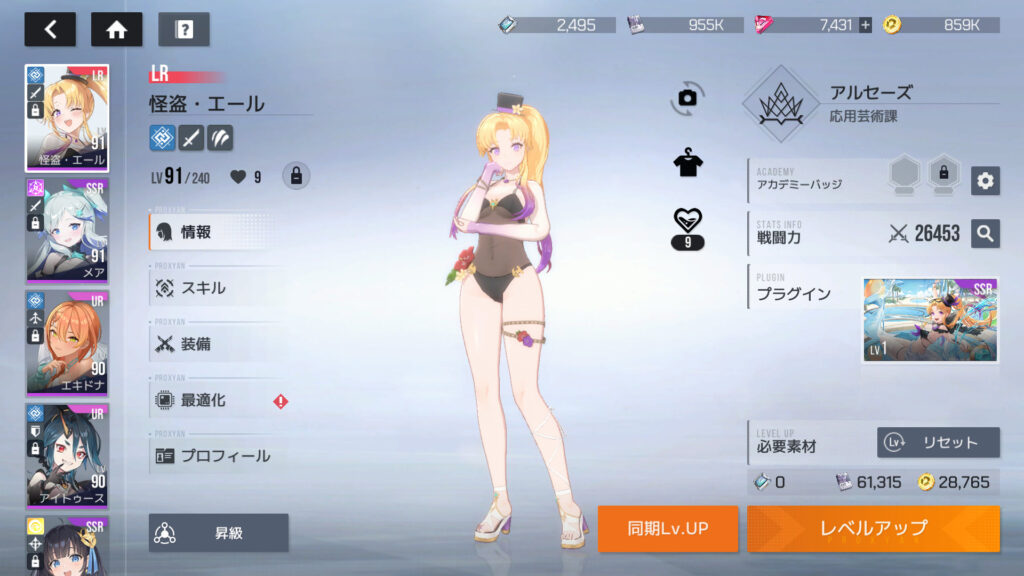Return to the home screen
The width and height of the screenshot is (1024, 576).
click(x=116, y=30)
